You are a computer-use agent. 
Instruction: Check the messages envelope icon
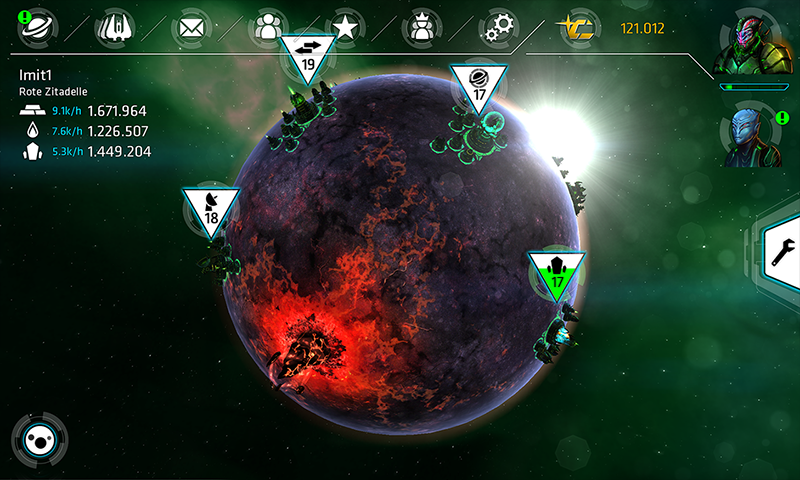(x=191, y=28)
